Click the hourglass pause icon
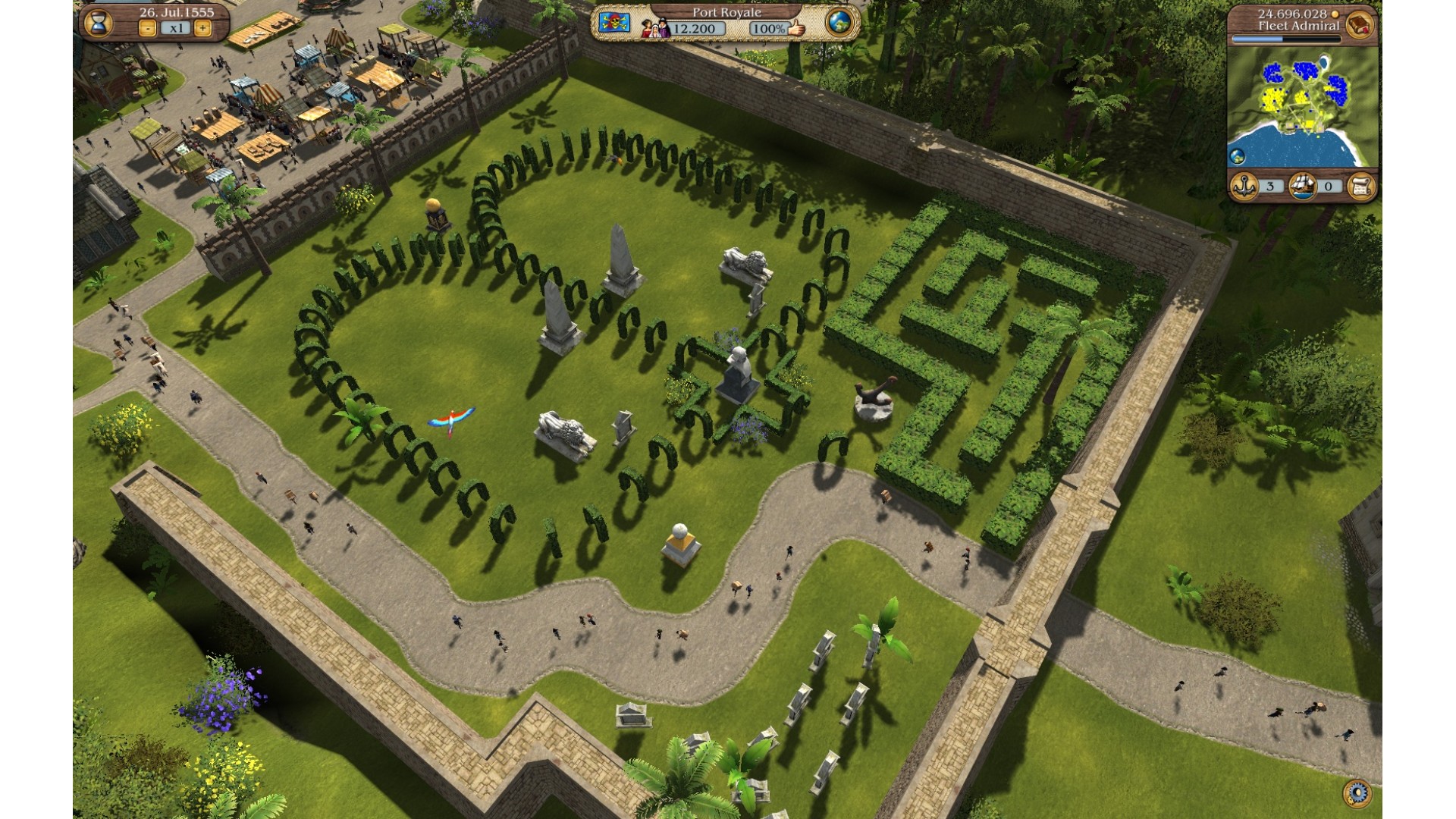 click(x=98, y=23)
